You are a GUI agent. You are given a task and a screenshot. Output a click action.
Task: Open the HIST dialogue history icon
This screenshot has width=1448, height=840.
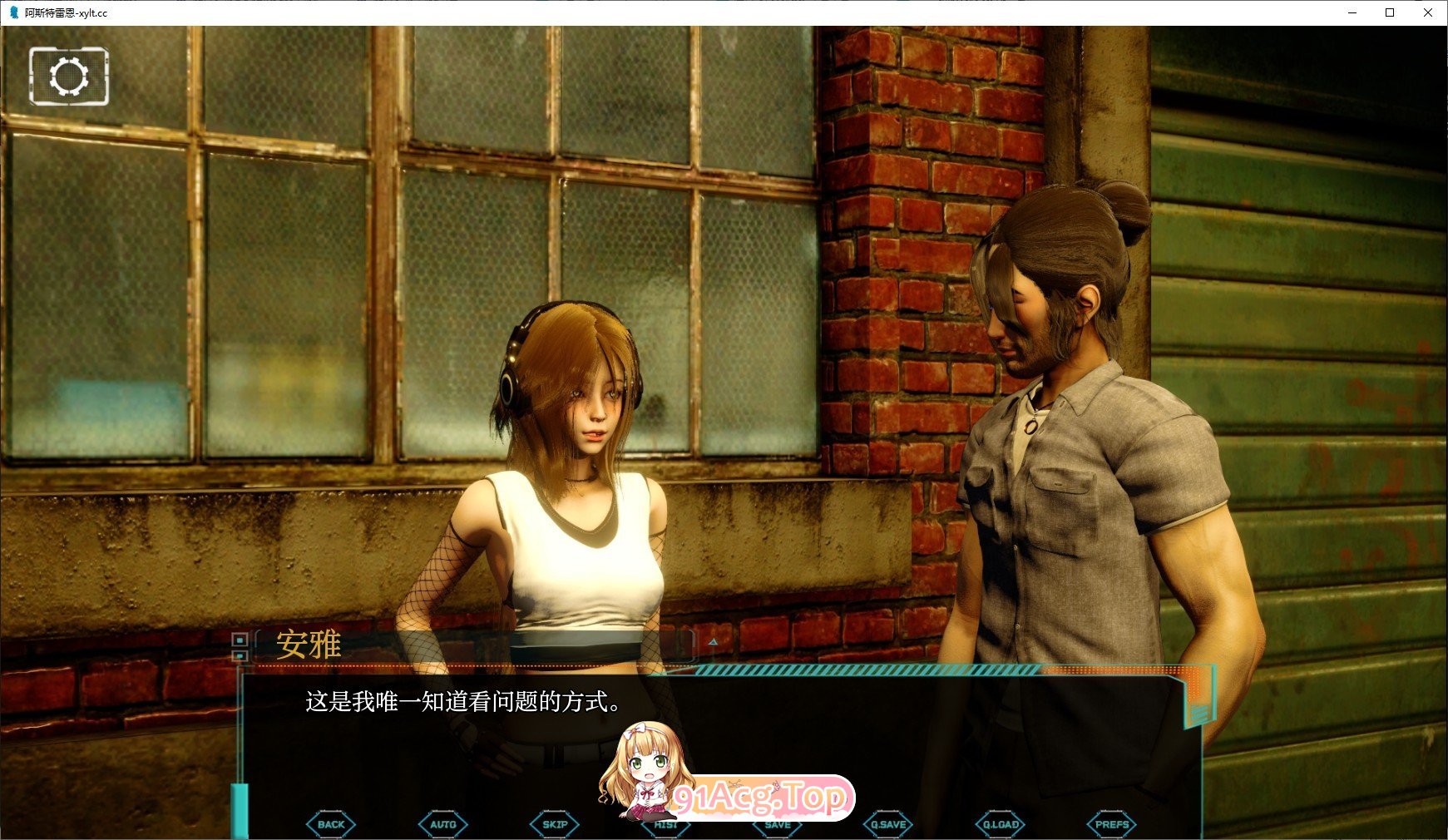click(665, 823)
